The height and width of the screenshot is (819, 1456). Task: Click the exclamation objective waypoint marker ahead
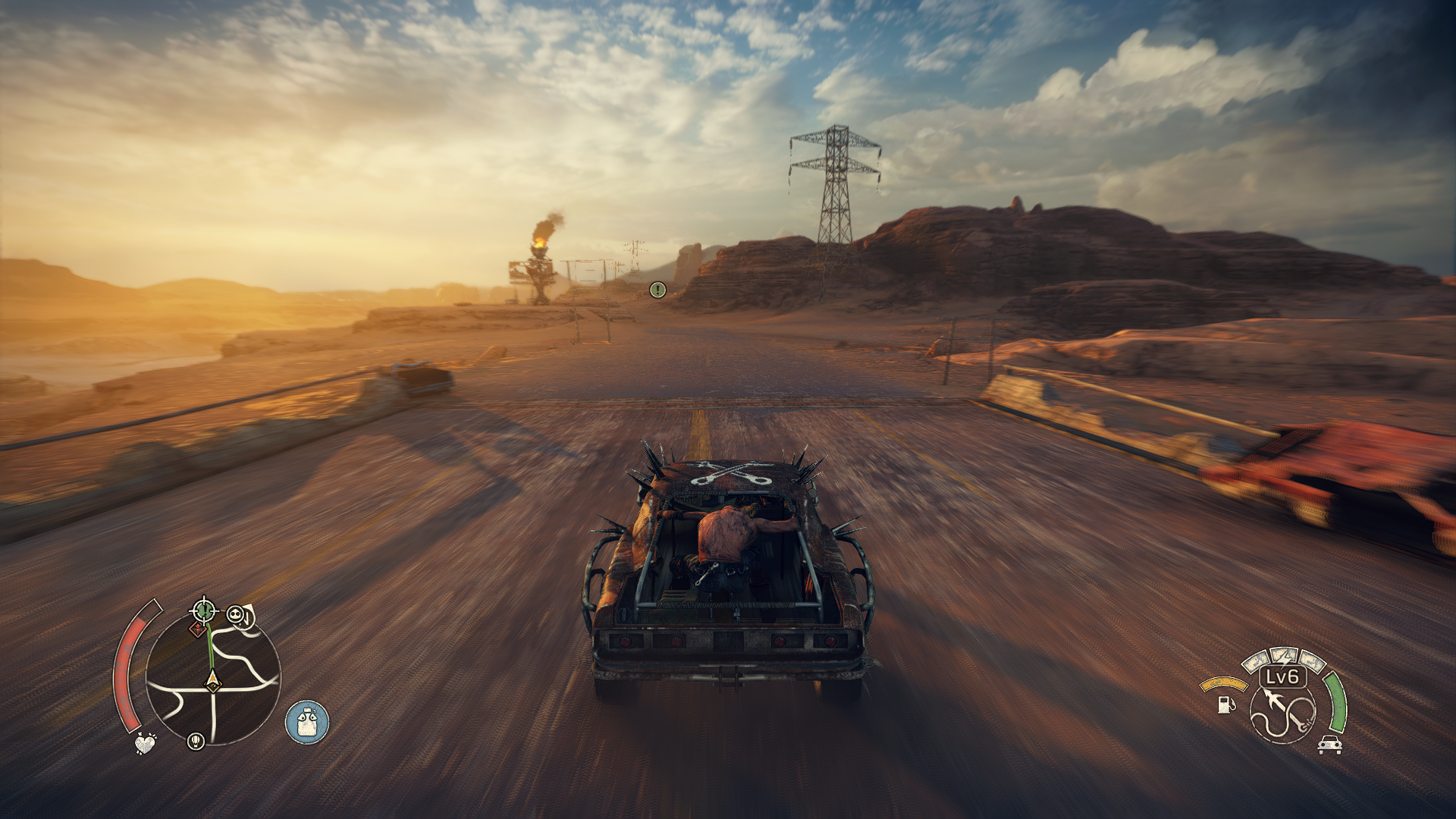[x=657, y=289]
